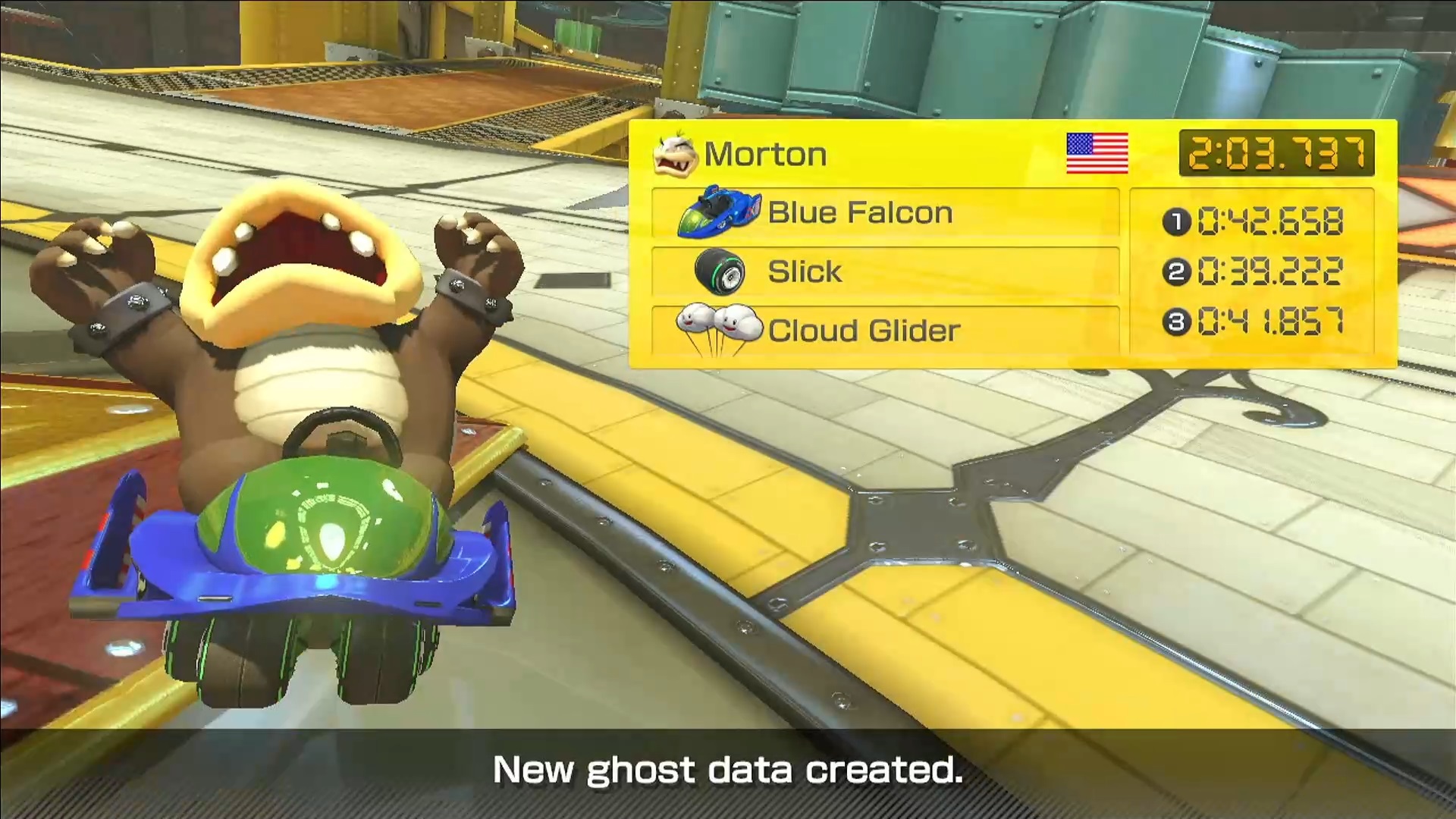1456x819 pixels.
Task: Click the United States flag icon
Action: (x=1097, y=153)
